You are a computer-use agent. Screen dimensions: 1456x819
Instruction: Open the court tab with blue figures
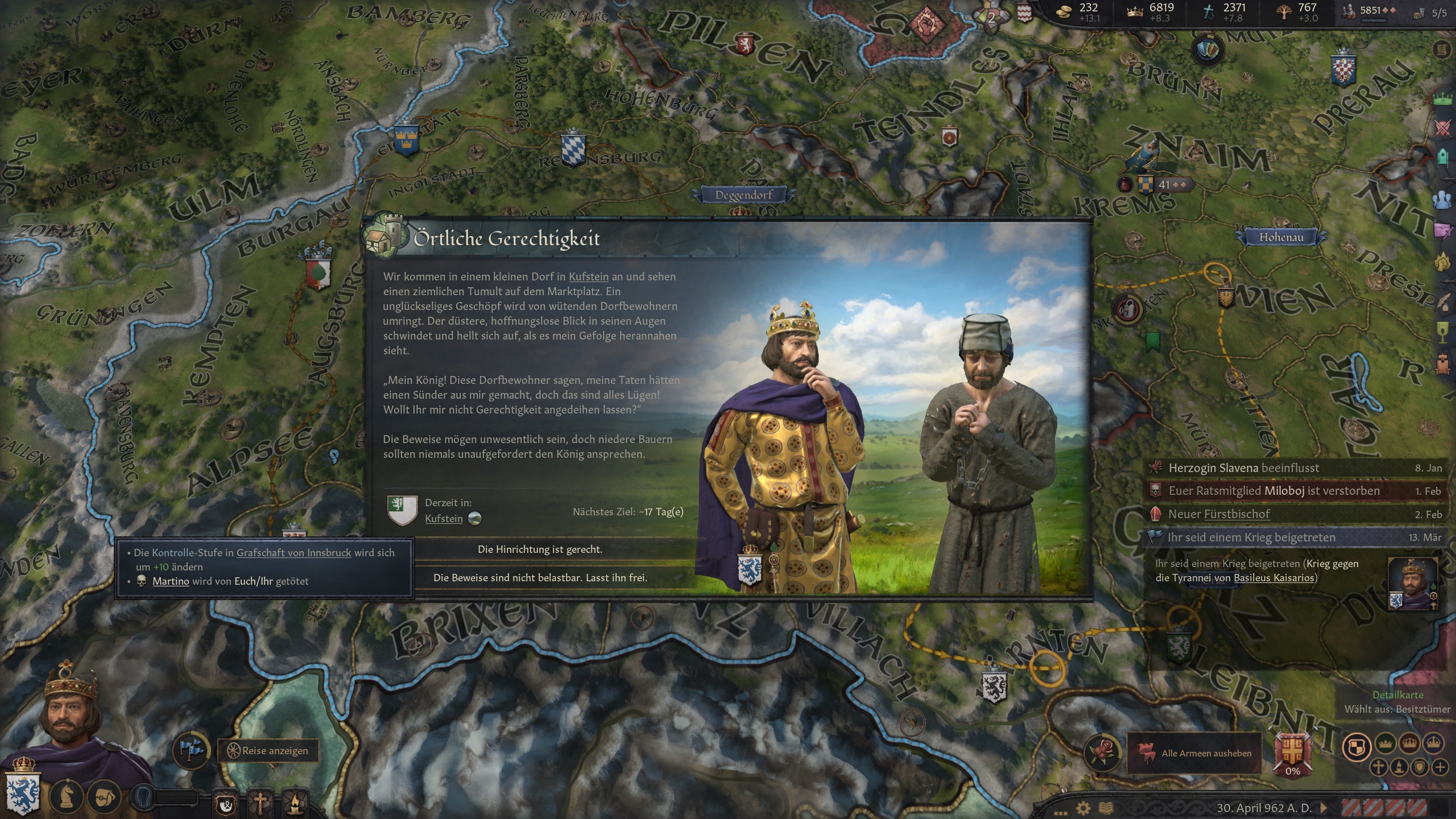1442,200
